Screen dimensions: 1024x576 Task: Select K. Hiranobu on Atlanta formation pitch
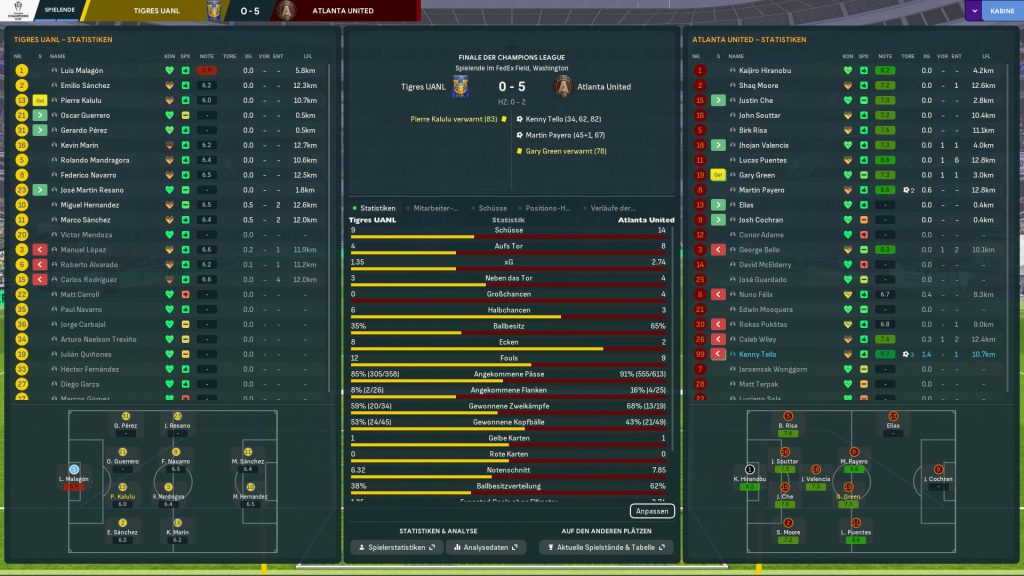tap(750, 473)
